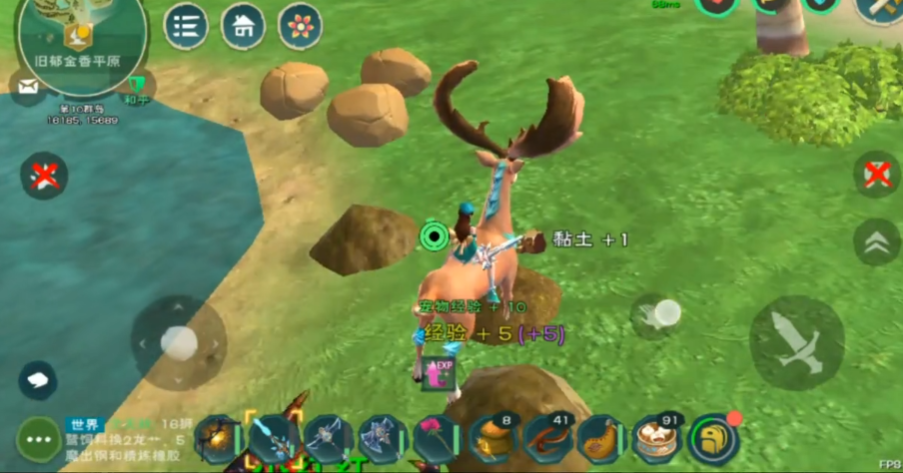The width and height of the screenshot is (903, 473).
Task: Tap the crossed-out button above the joystick
Action: coord(44,176)
